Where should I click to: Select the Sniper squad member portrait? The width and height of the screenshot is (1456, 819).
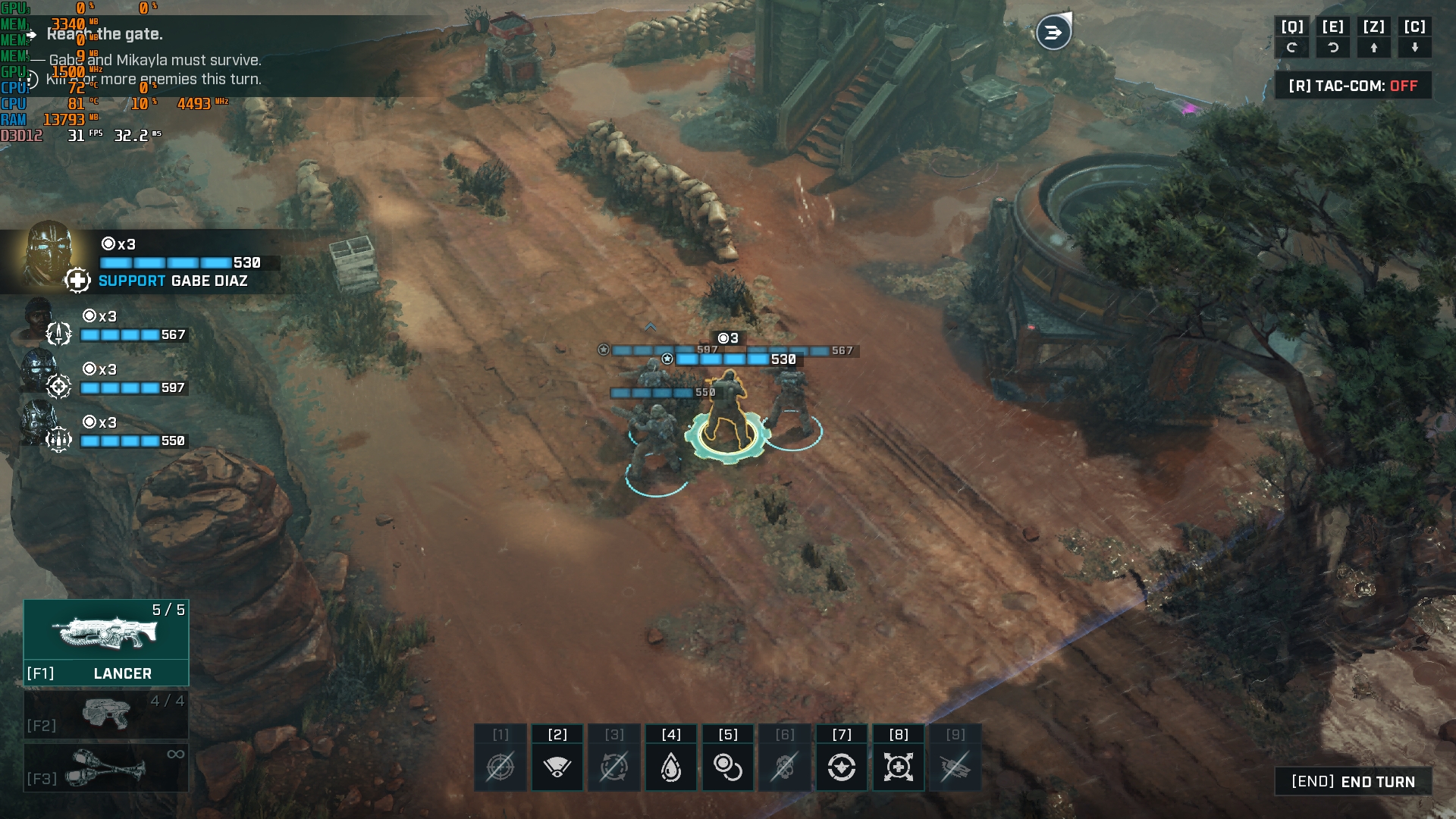tap(38, 372)
